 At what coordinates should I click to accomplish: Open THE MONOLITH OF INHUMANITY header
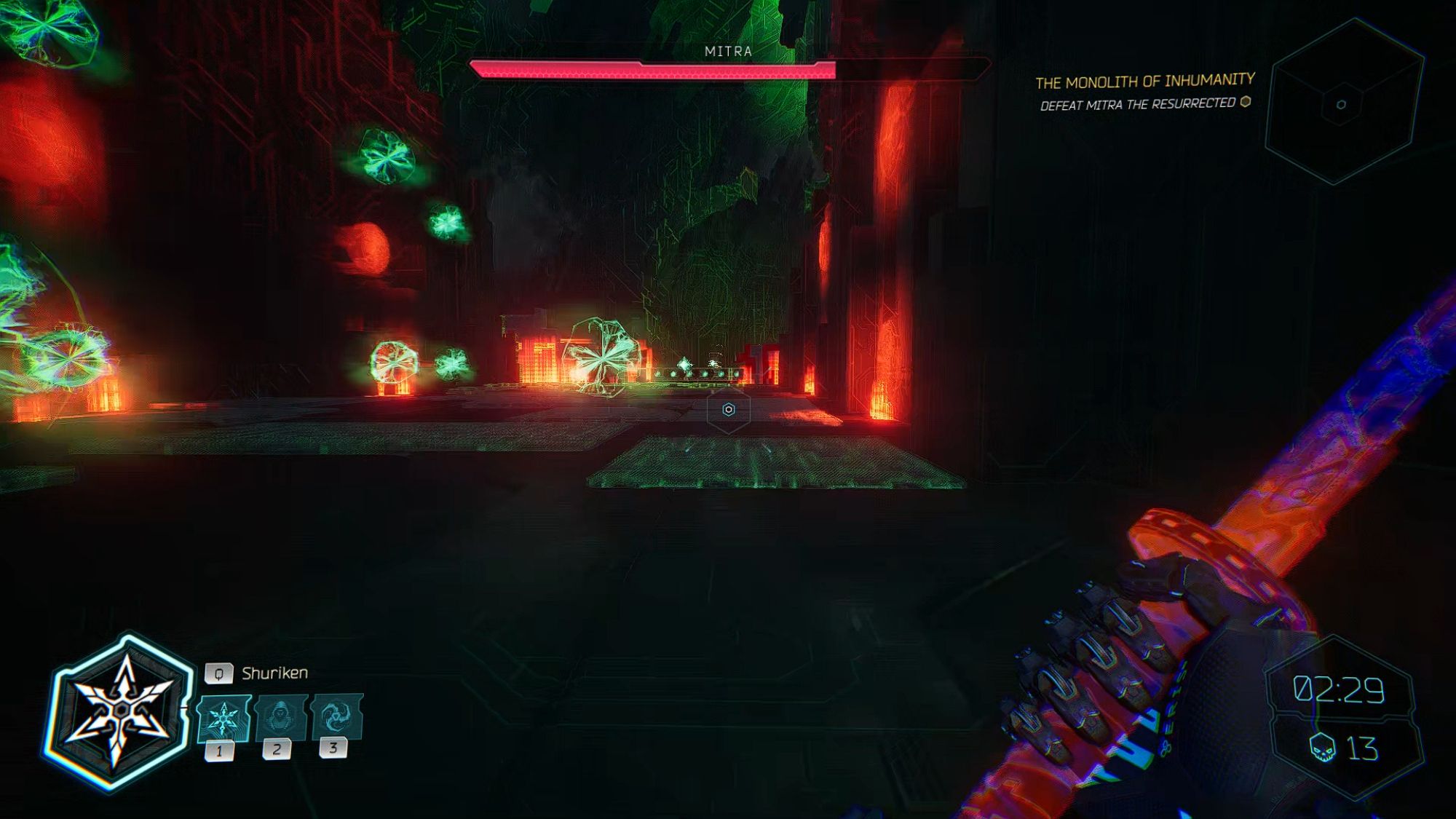(x=1146, y=80)
